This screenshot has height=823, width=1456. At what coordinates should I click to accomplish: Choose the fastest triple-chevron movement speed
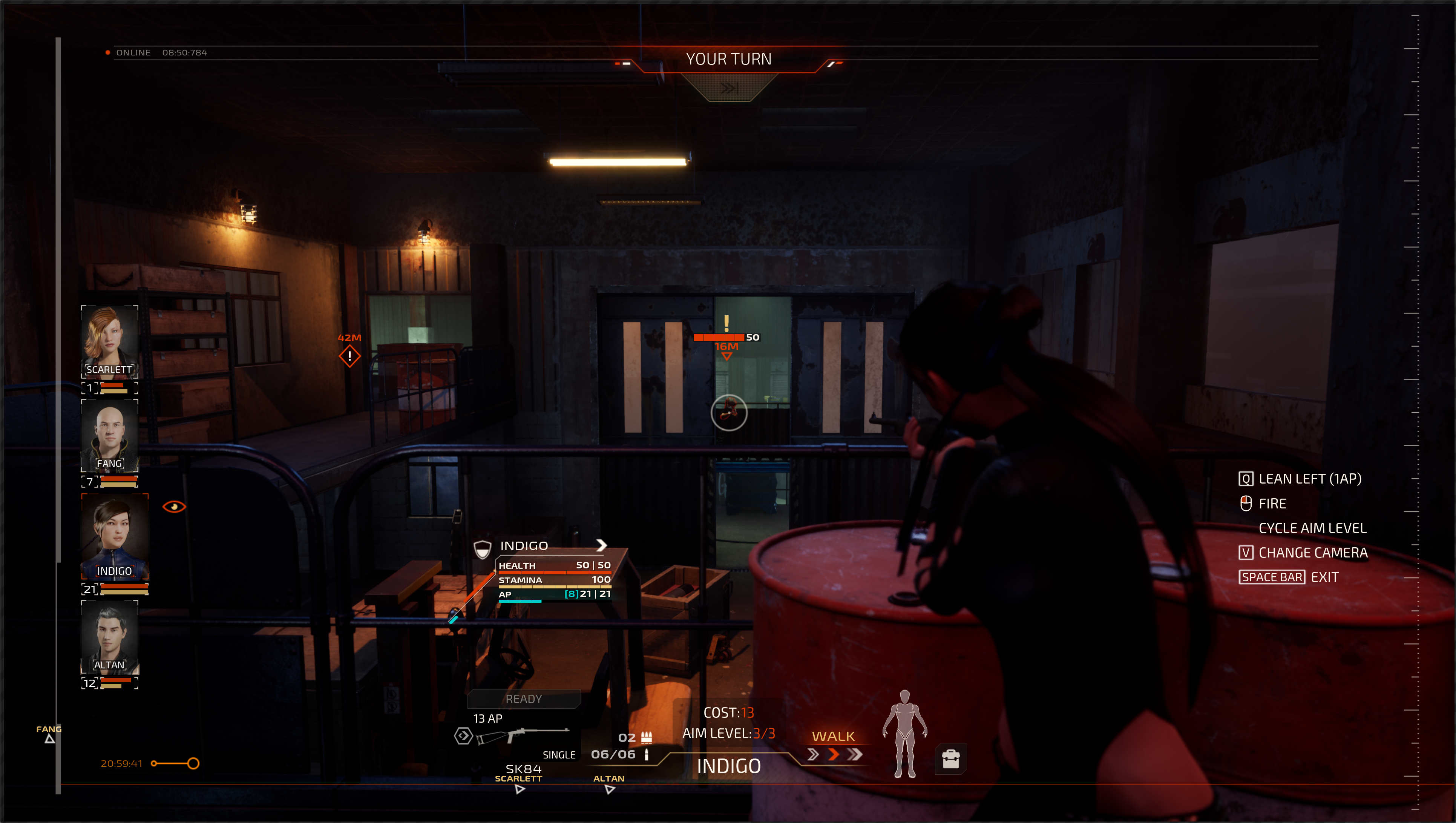click(x=855, y=754)
